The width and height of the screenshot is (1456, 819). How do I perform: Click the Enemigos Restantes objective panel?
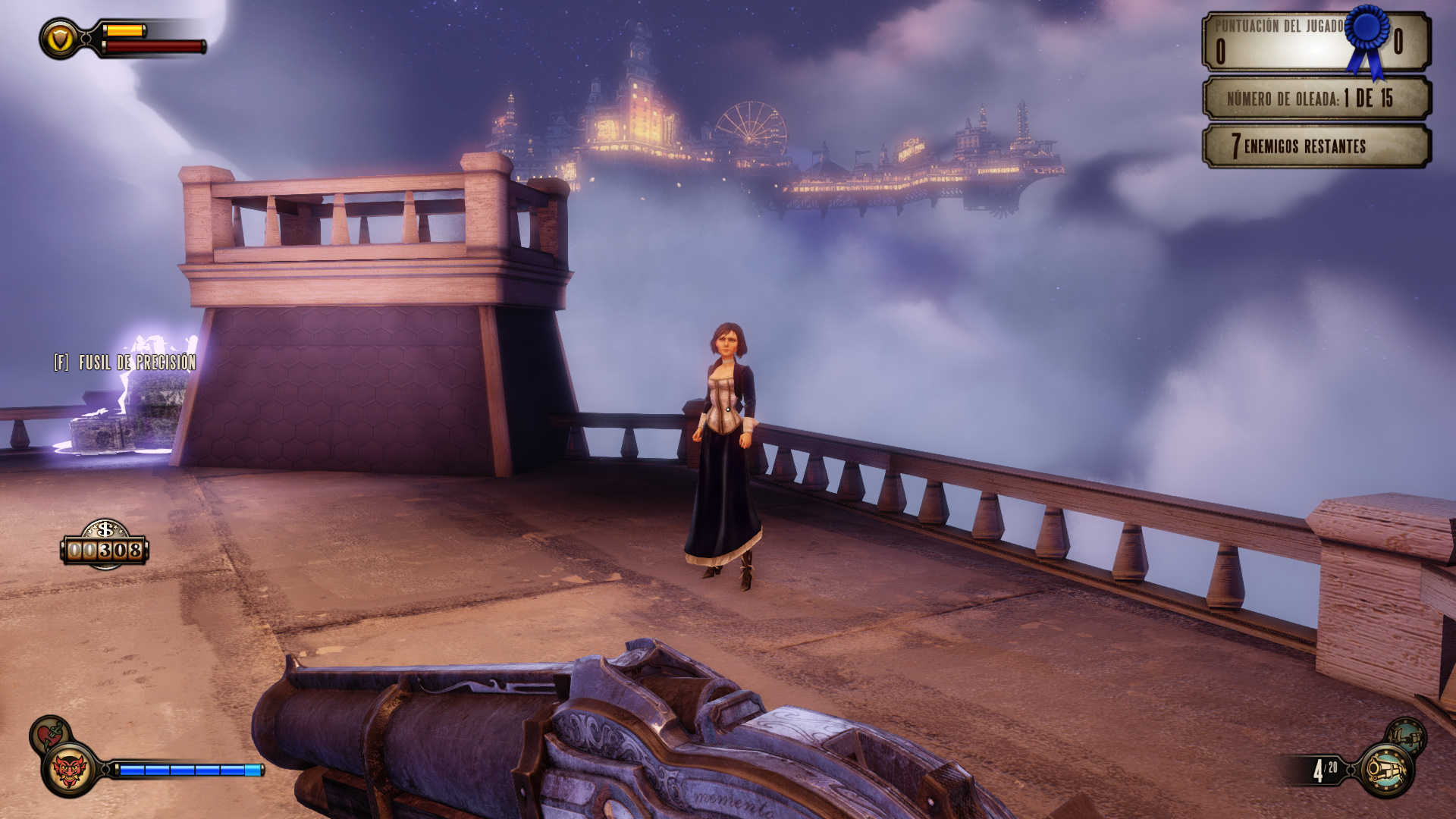point(1316,146)
